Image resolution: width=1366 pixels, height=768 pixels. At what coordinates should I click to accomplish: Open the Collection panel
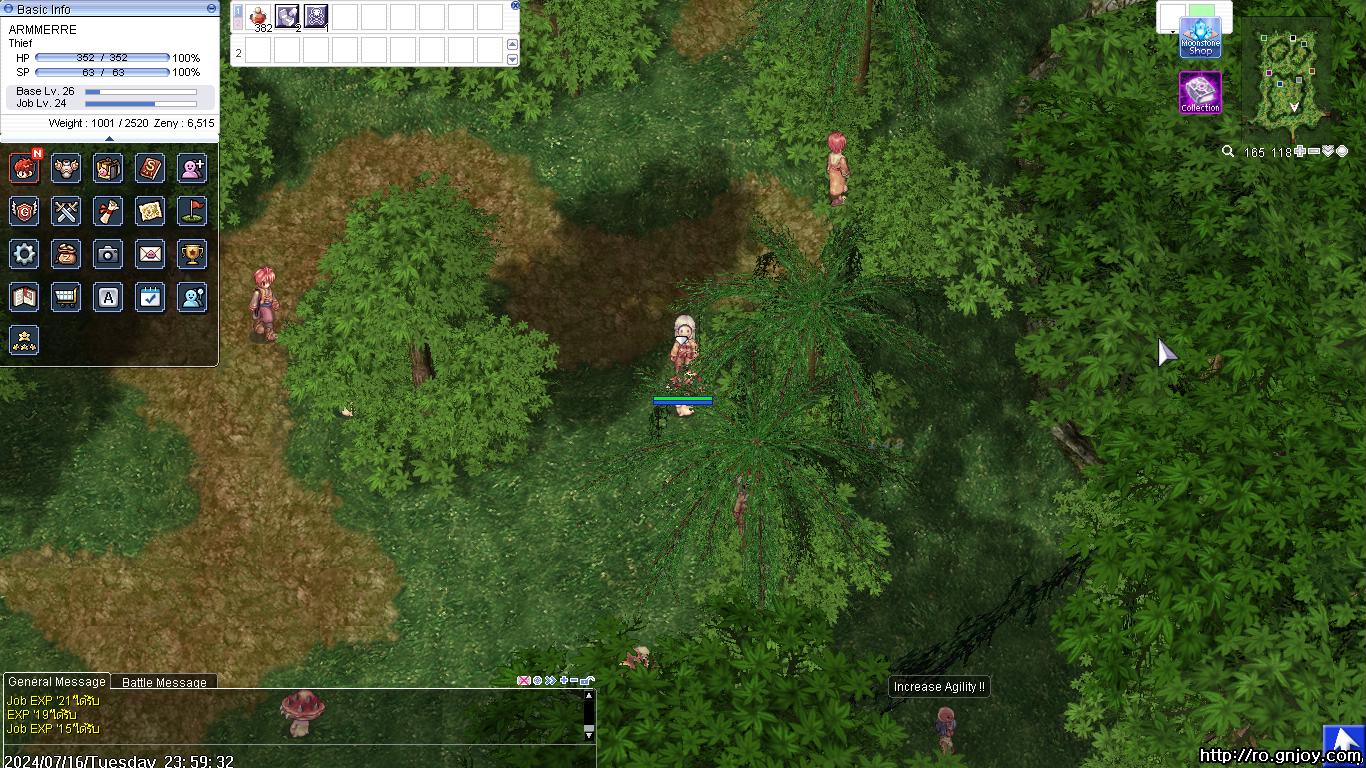tap(1200, 92)
